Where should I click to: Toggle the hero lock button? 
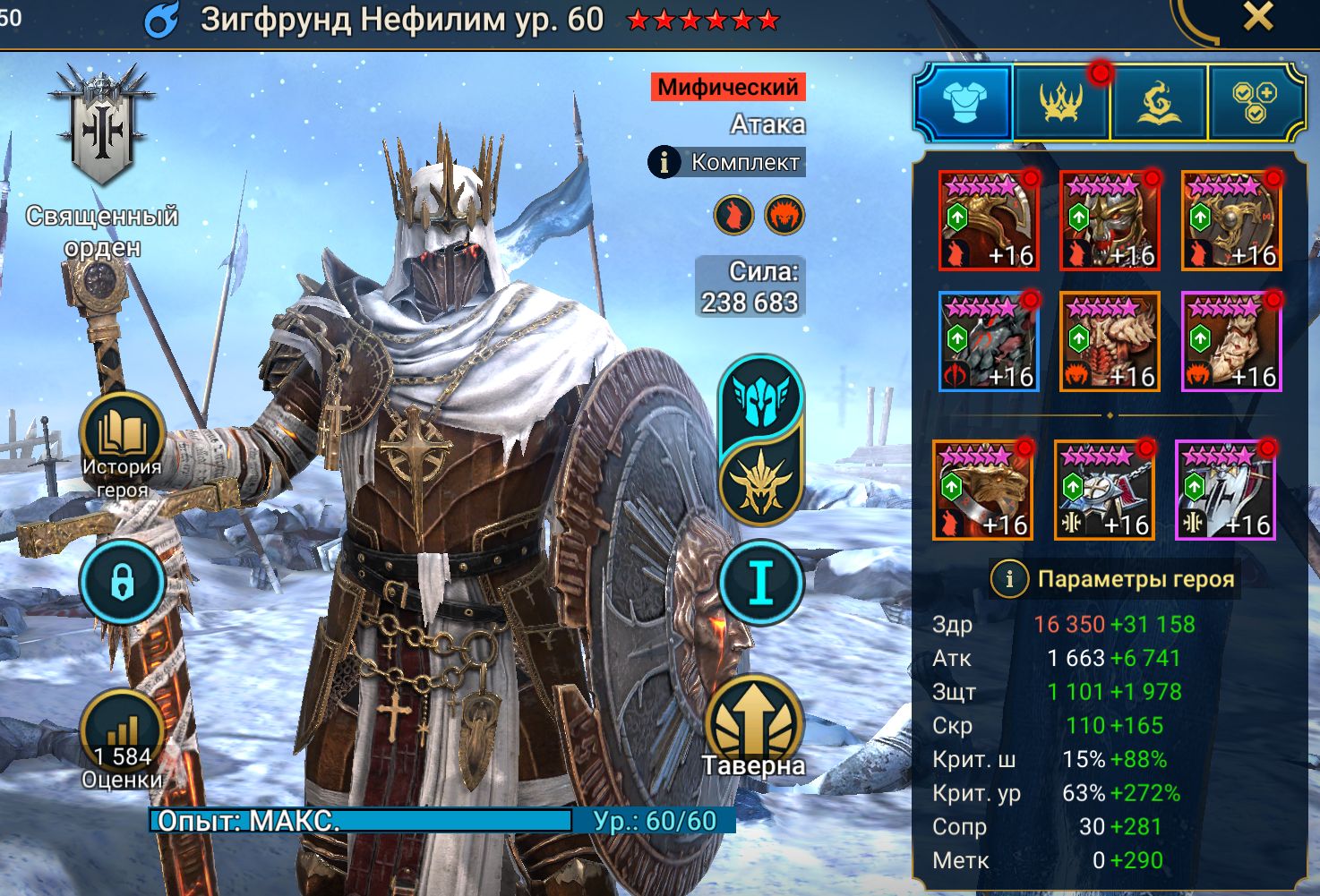click(x=122, y=583)
